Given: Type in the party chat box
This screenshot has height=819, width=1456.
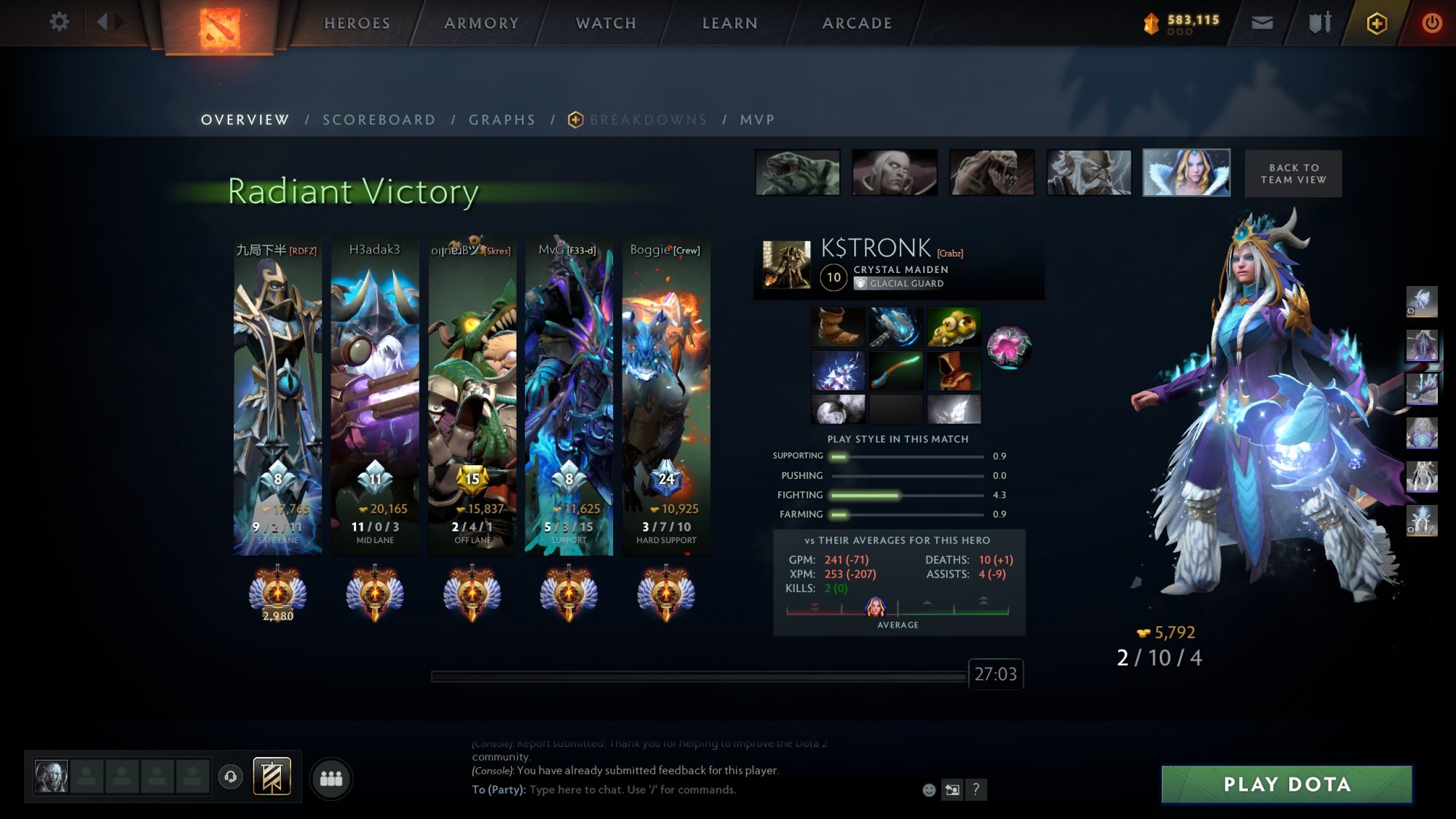Looking at the screenshot, I should pos(721,790).
